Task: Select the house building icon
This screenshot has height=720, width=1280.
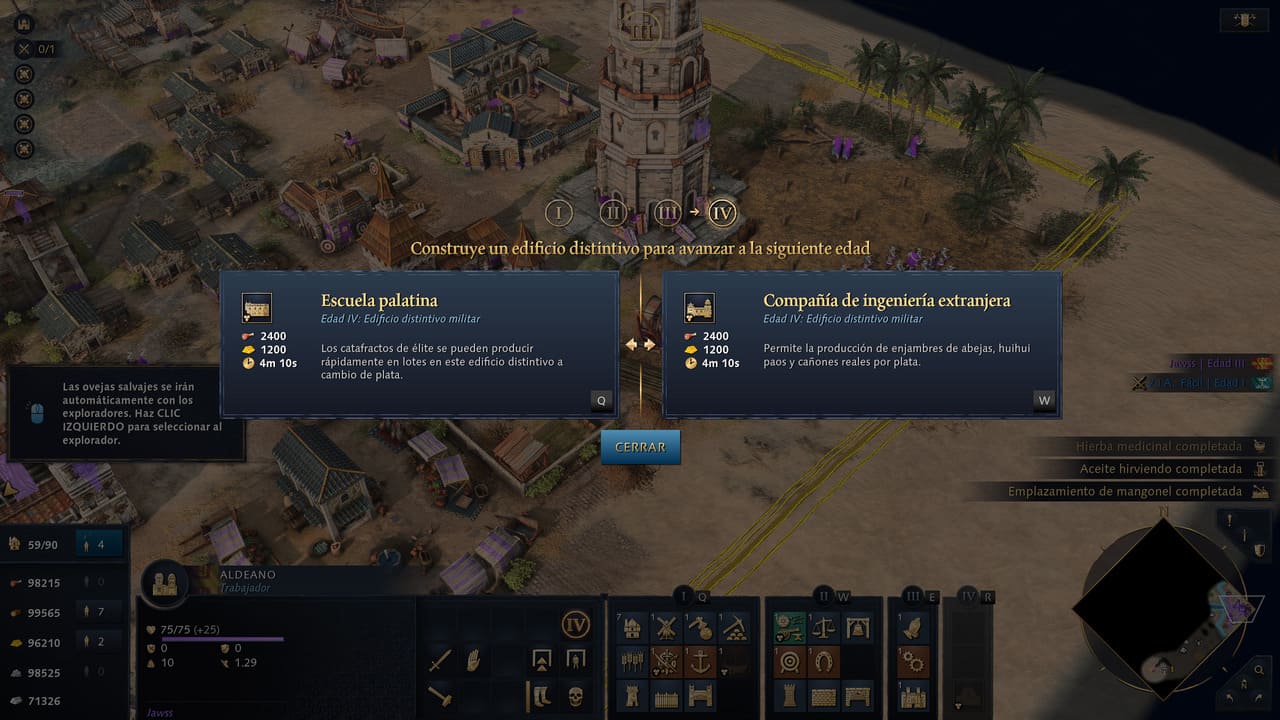Action: (632, 628)
